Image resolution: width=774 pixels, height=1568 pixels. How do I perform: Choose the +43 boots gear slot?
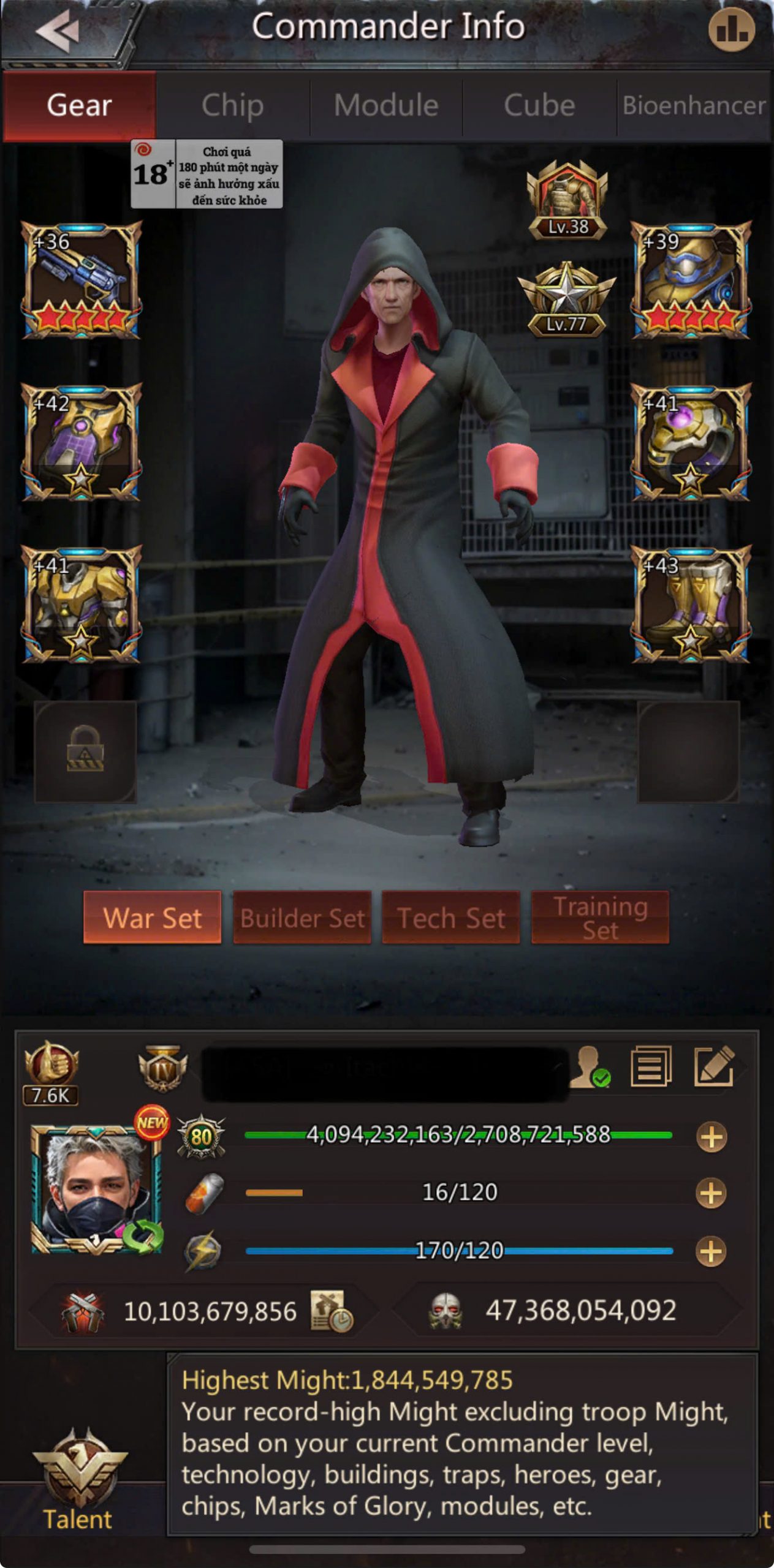point(691,605)
